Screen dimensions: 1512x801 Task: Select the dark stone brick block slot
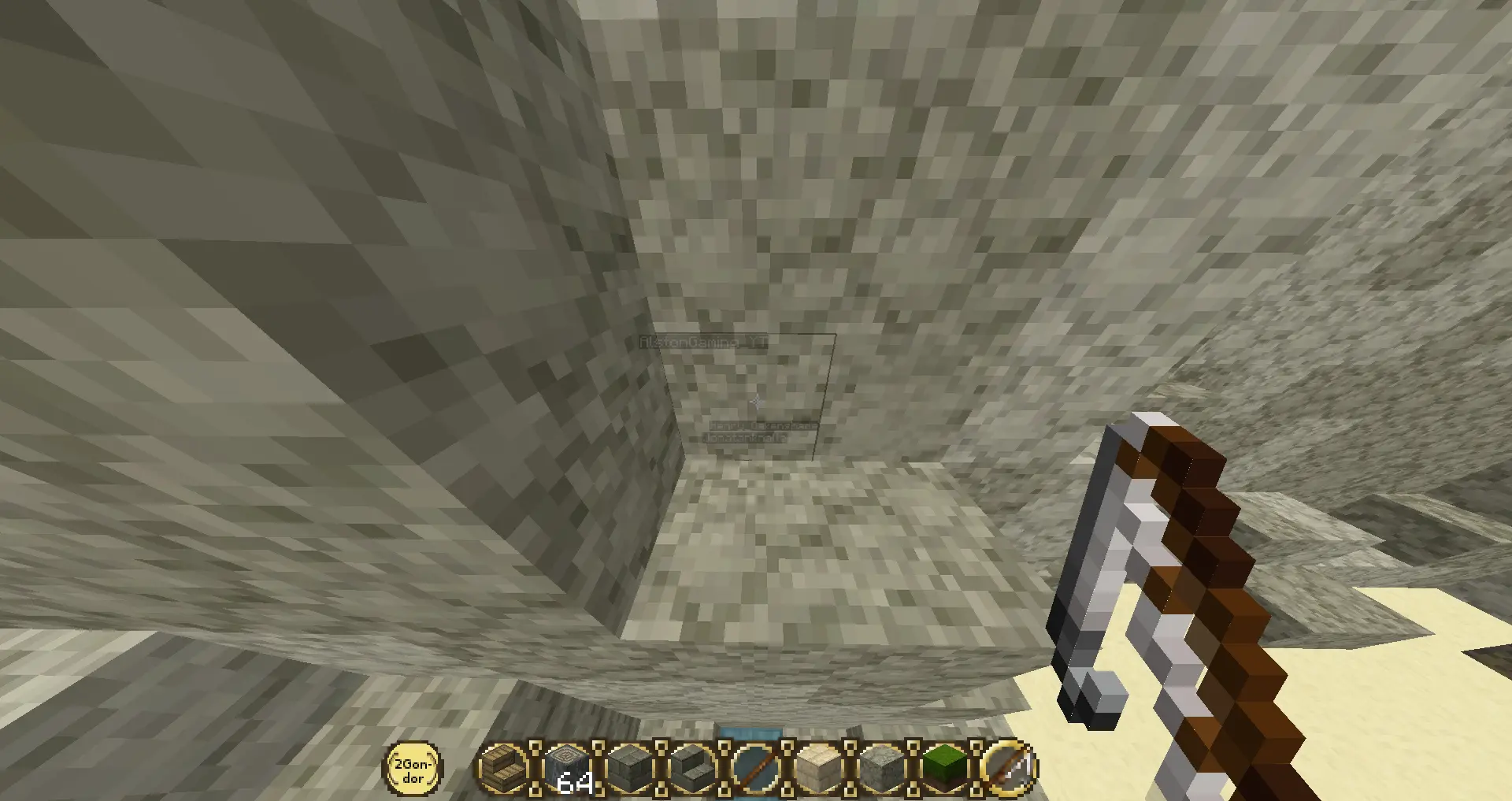631,767
